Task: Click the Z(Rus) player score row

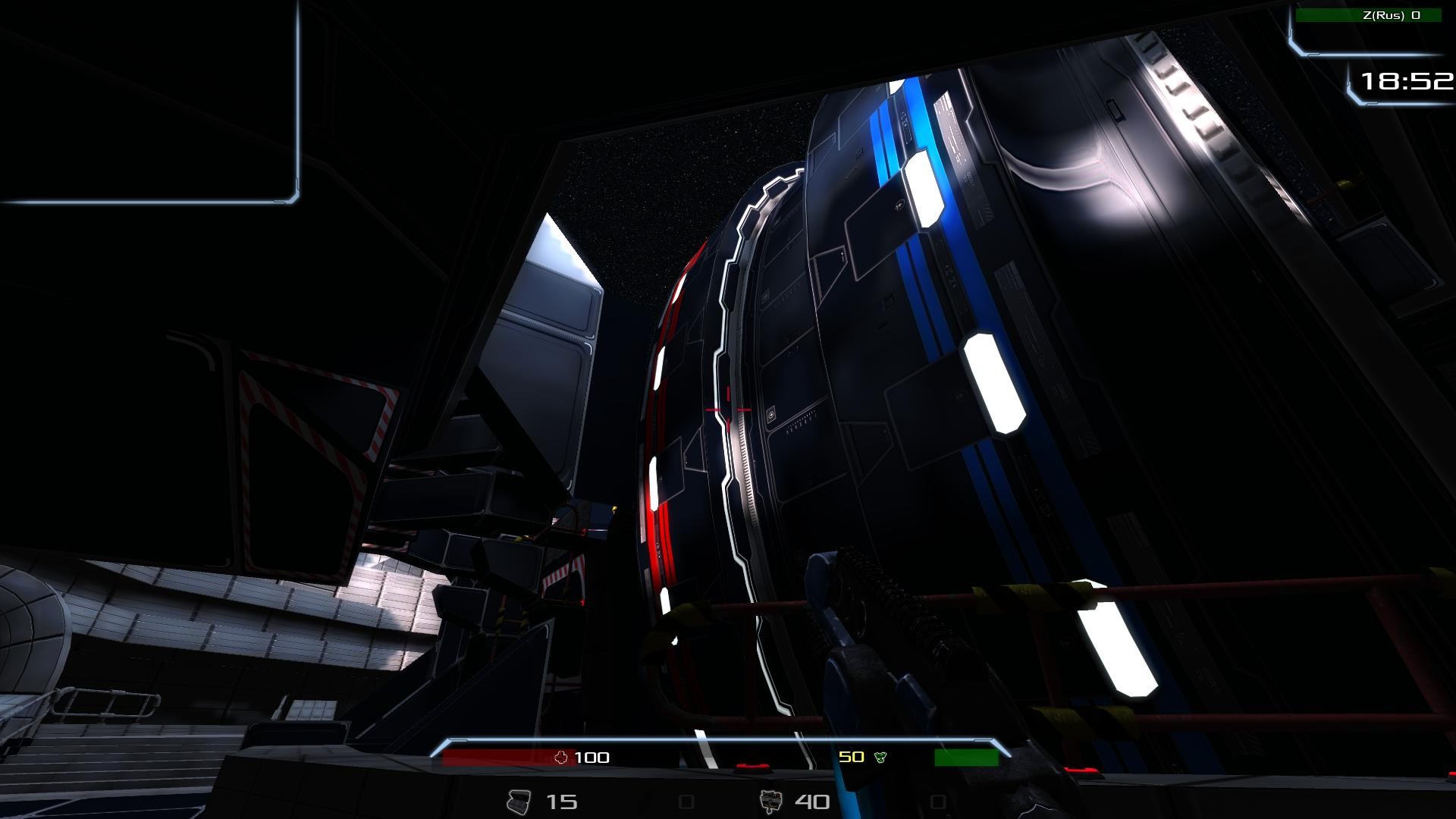Action: (1368, 15)
